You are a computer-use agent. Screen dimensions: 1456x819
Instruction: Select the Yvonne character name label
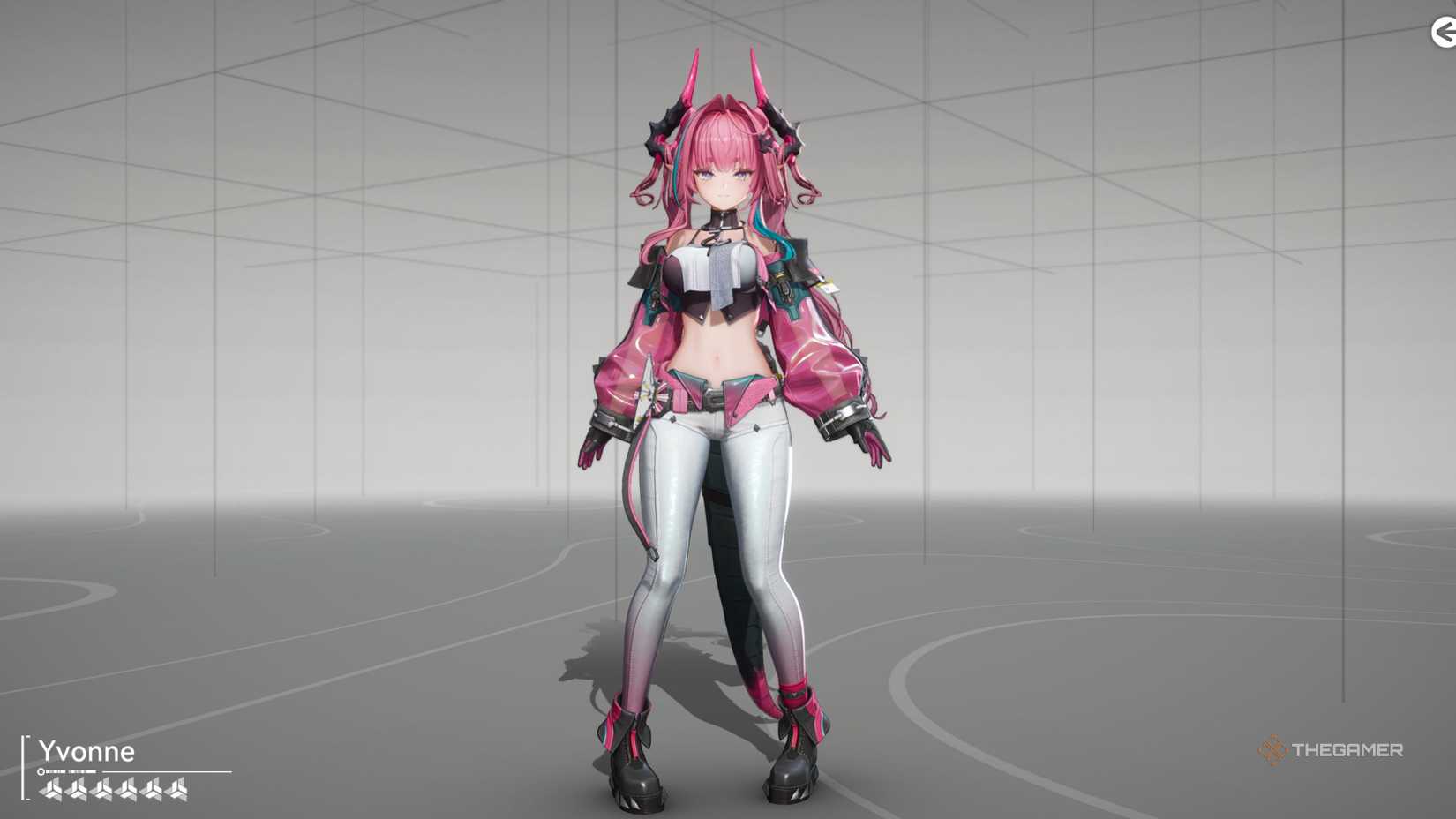pyautogui.click(x=86, y=752)
